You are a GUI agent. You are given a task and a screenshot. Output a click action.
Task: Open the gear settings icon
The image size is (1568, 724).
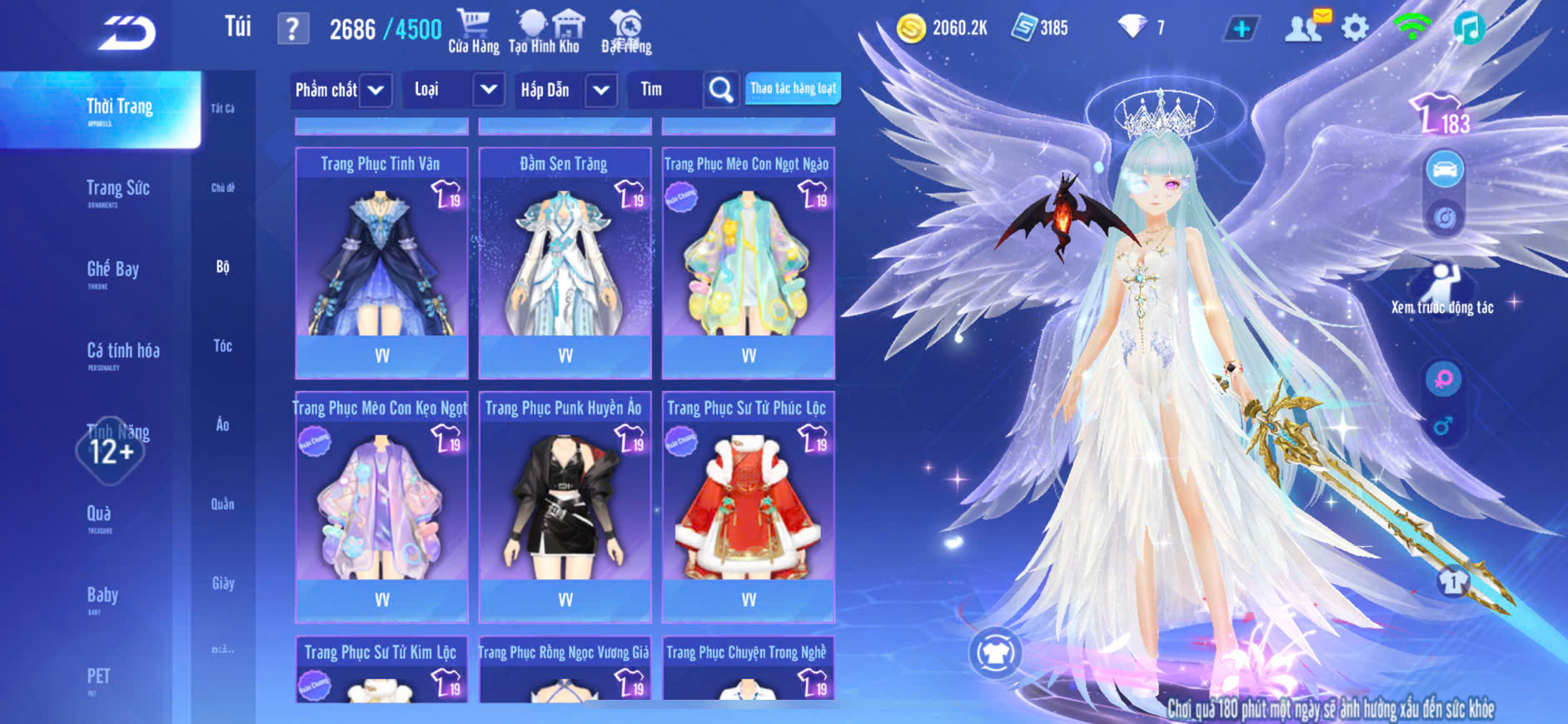coord(1355,28)
